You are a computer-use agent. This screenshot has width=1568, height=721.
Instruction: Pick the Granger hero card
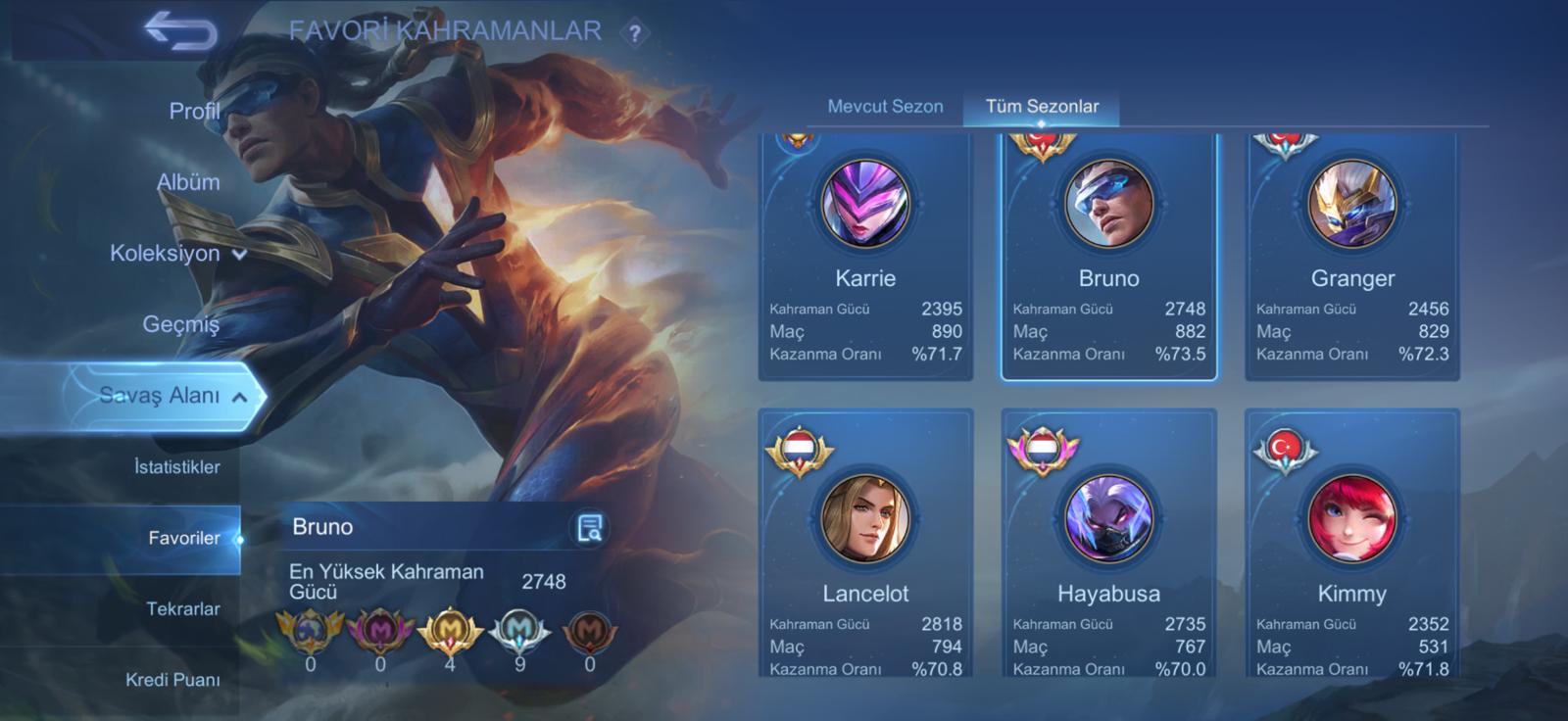(1351, 255)
